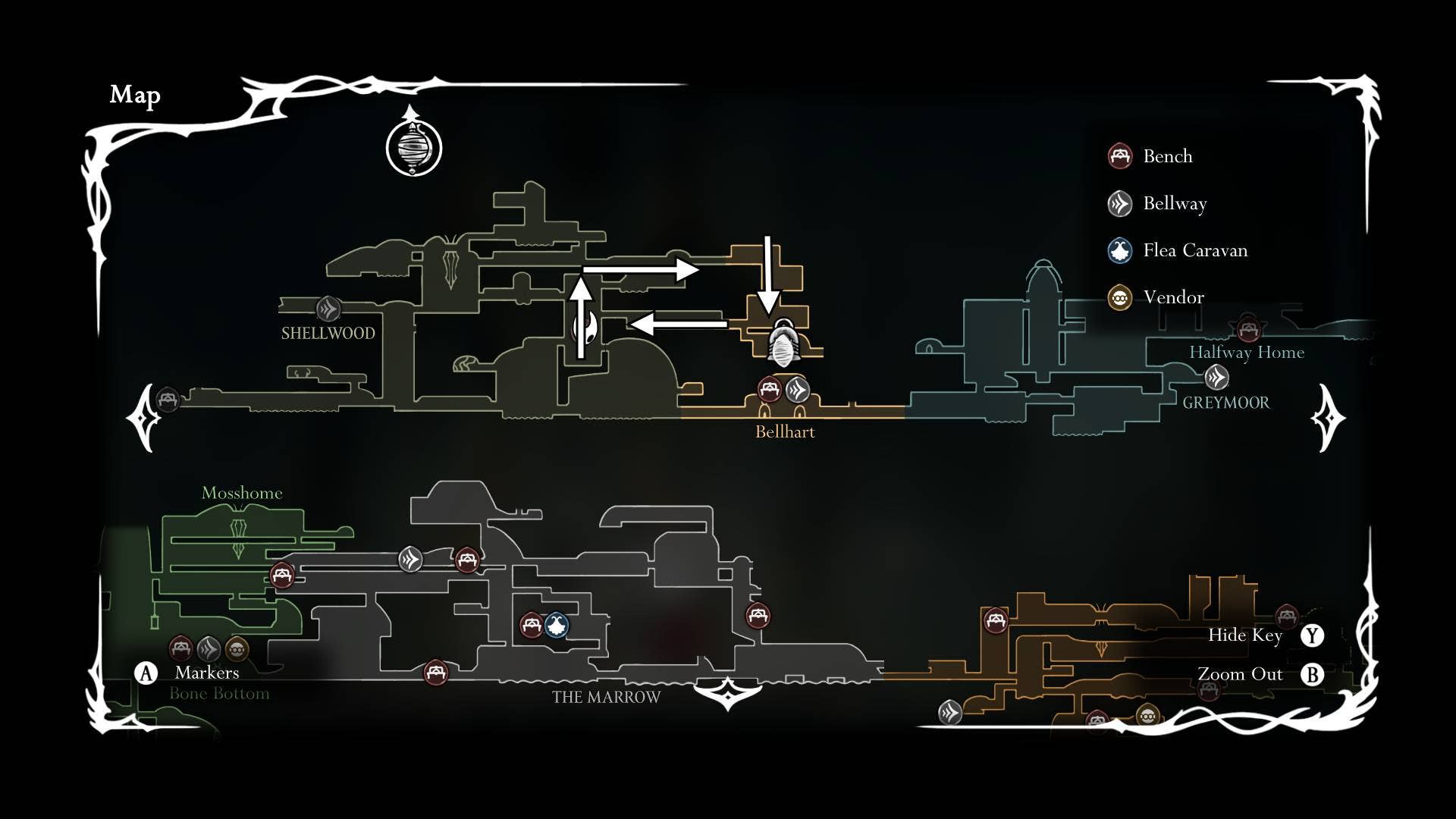1456x819 pixels.
Task: Open the Markers panel via the A option
Action: [146, 671]
